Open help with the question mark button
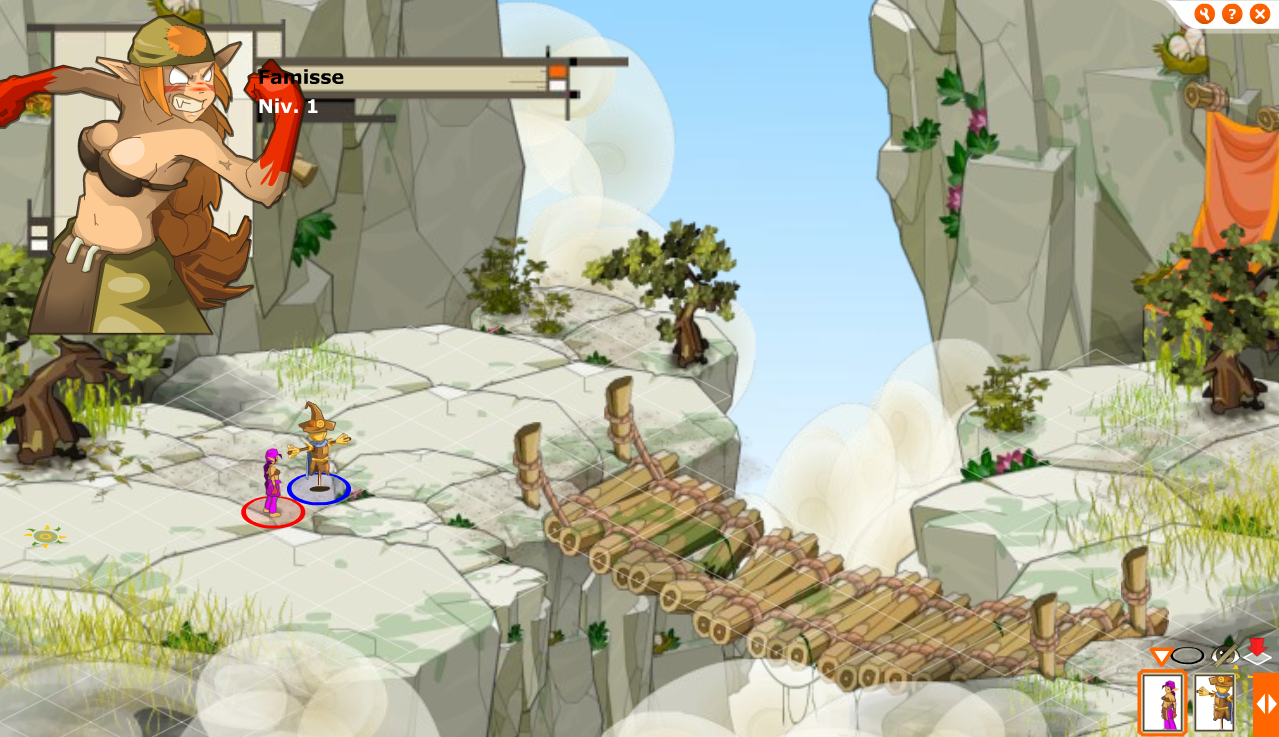The width and height of the screenshot is (1279, 737). [1232, 14]
